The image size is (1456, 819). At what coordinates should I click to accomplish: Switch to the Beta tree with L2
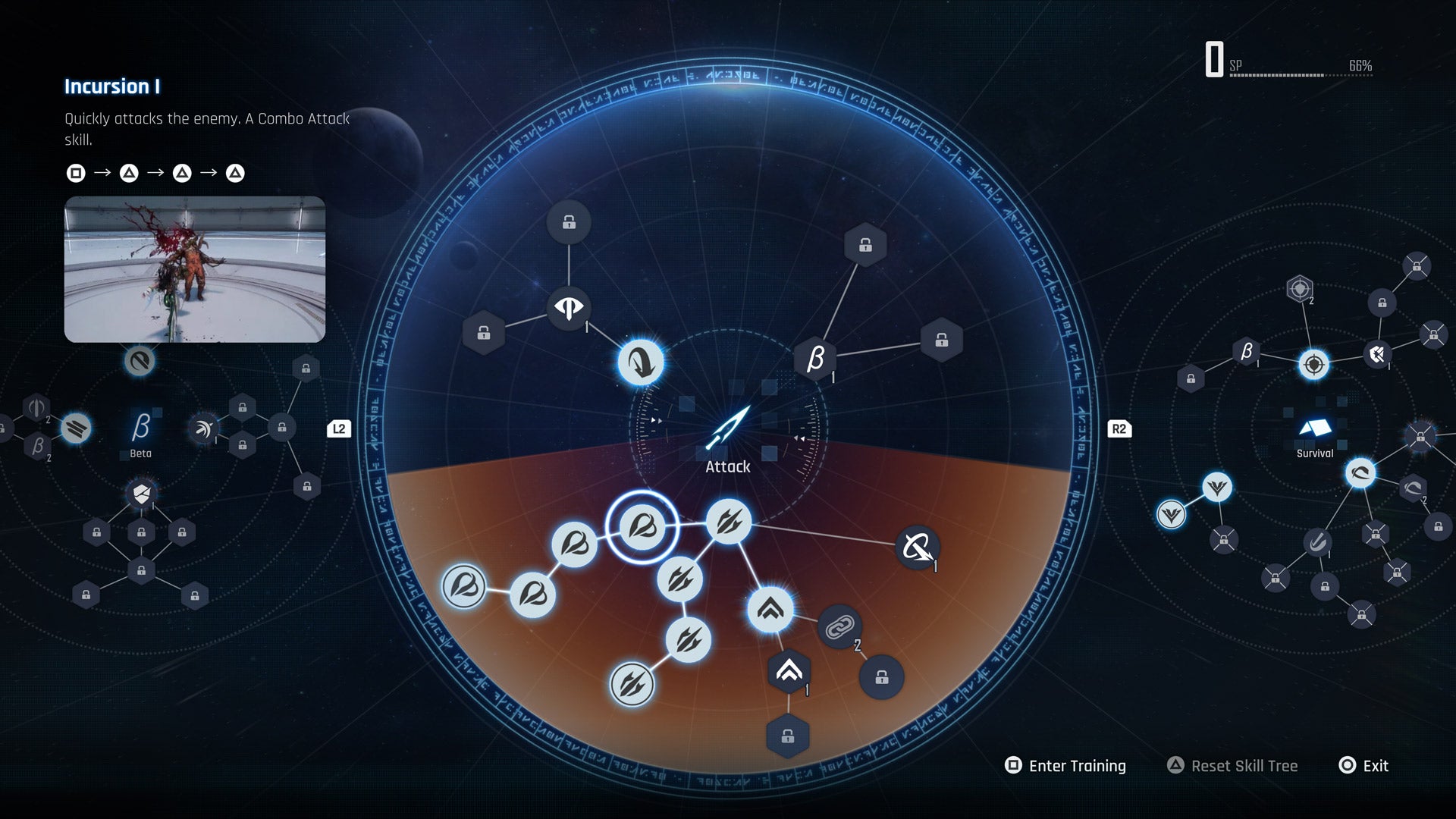point(339,428)
